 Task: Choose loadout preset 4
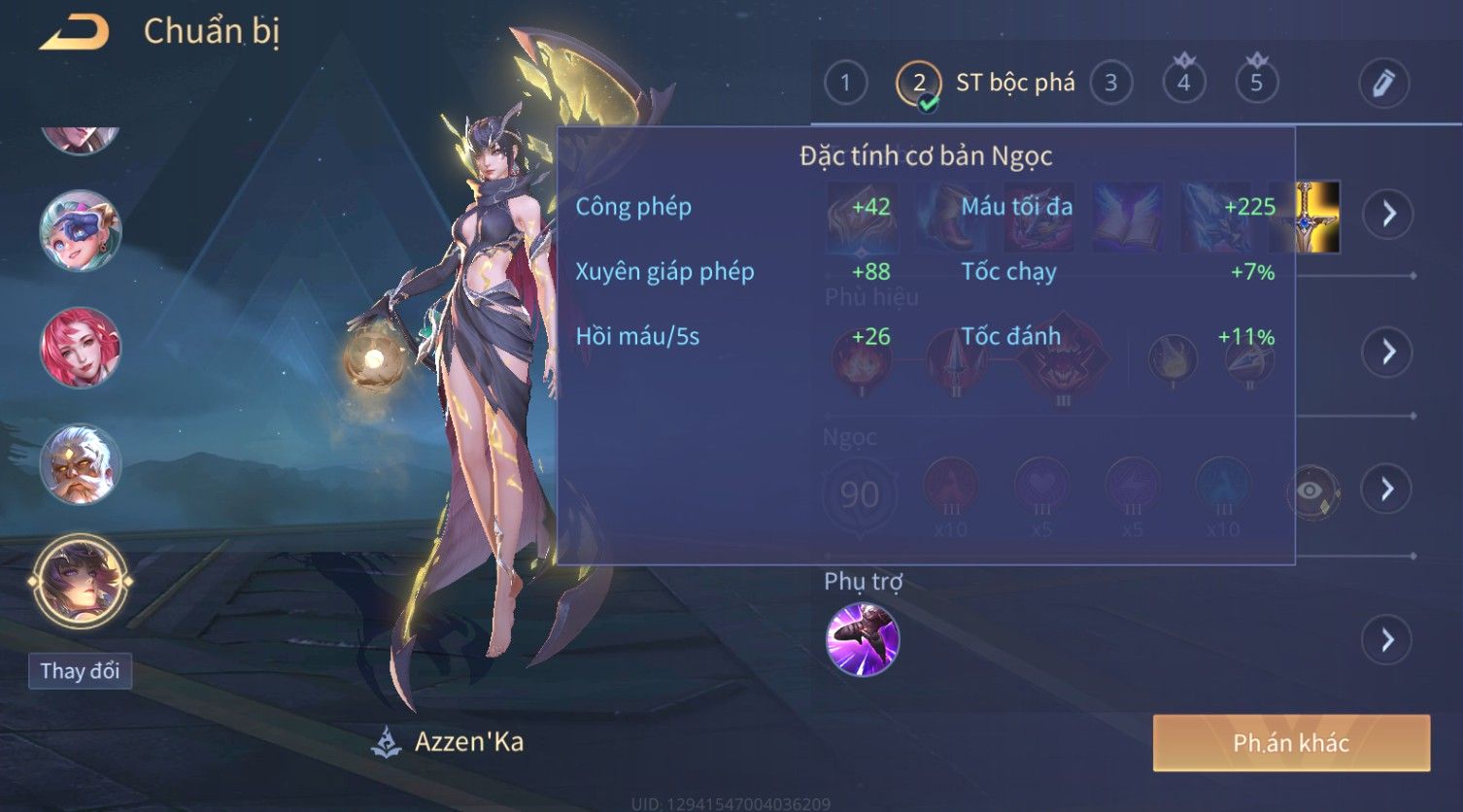tap(1183, 84)
